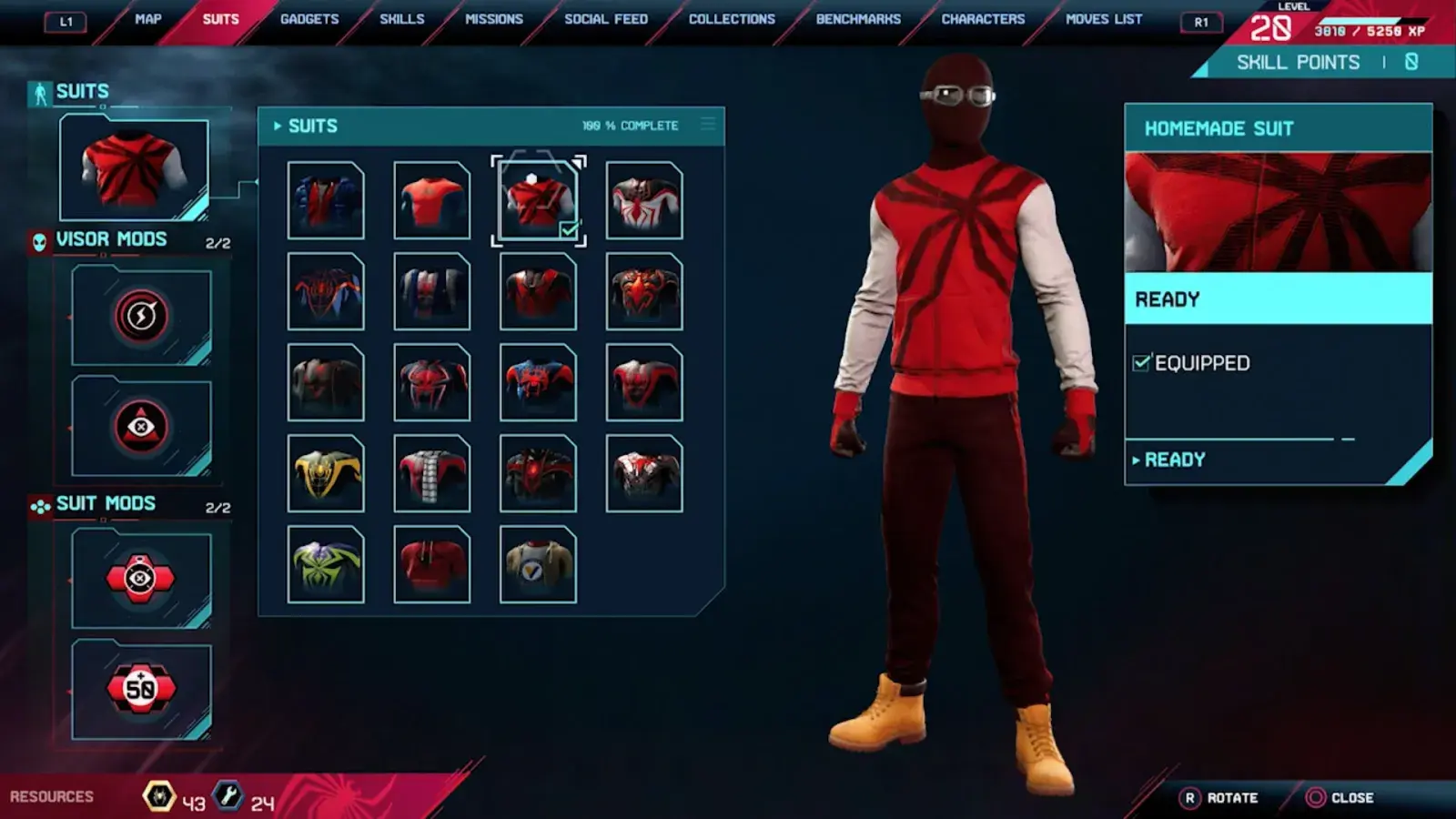Select the suit mod showing number 50
Screen dimensions: 1456x819
(x=141, y=689)
